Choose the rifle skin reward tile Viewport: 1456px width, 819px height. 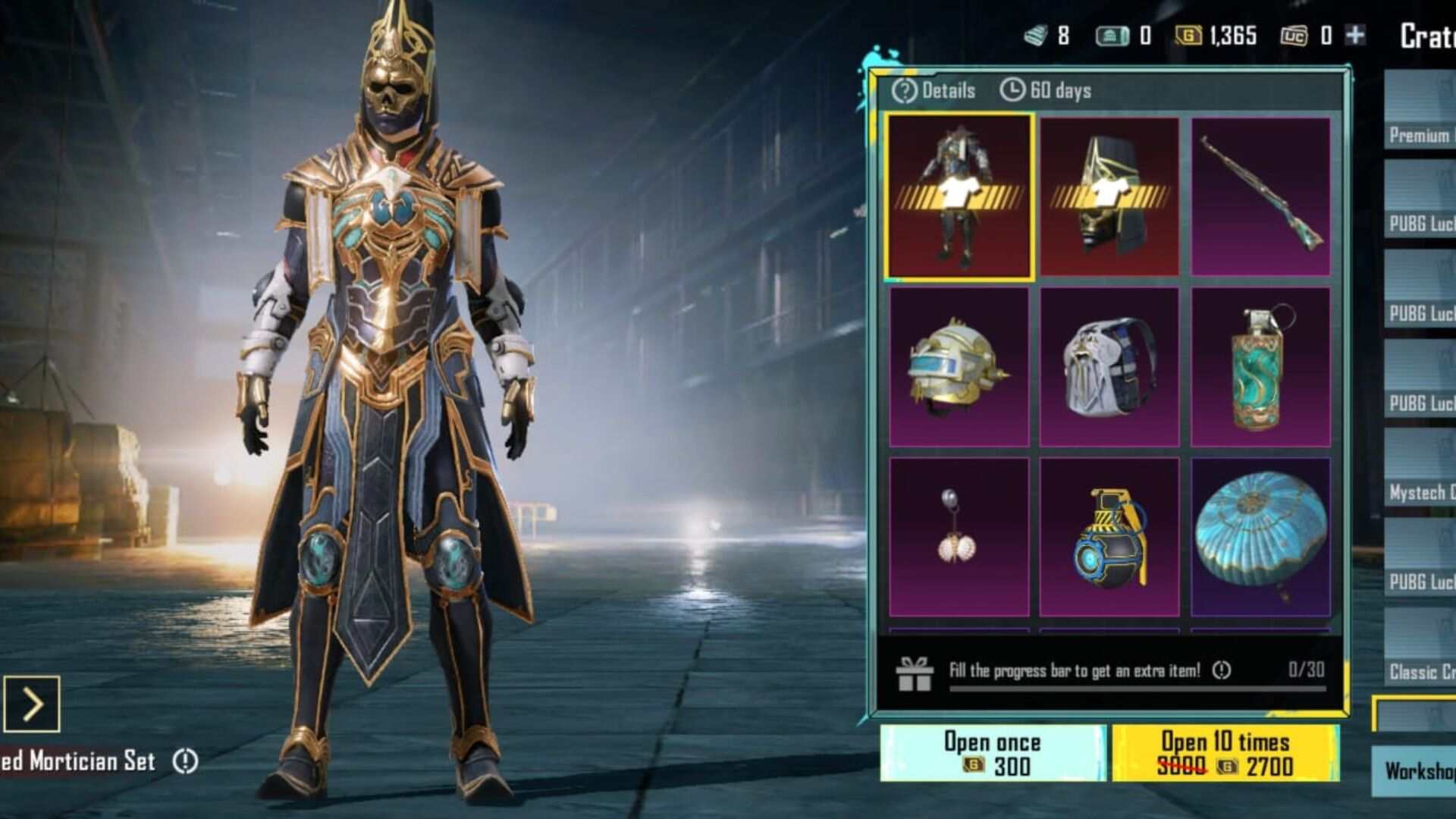(1260, 196)
